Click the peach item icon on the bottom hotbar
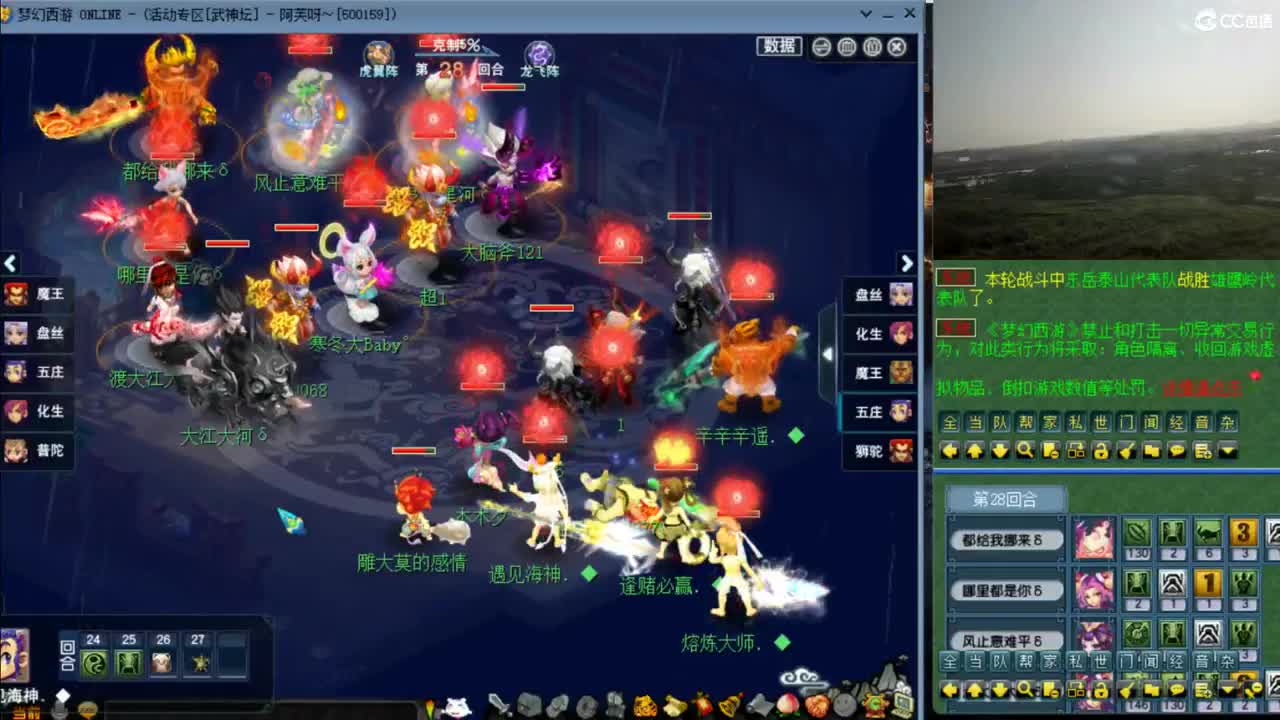This screenshot has height=720, width=1280. pos(790,705)
